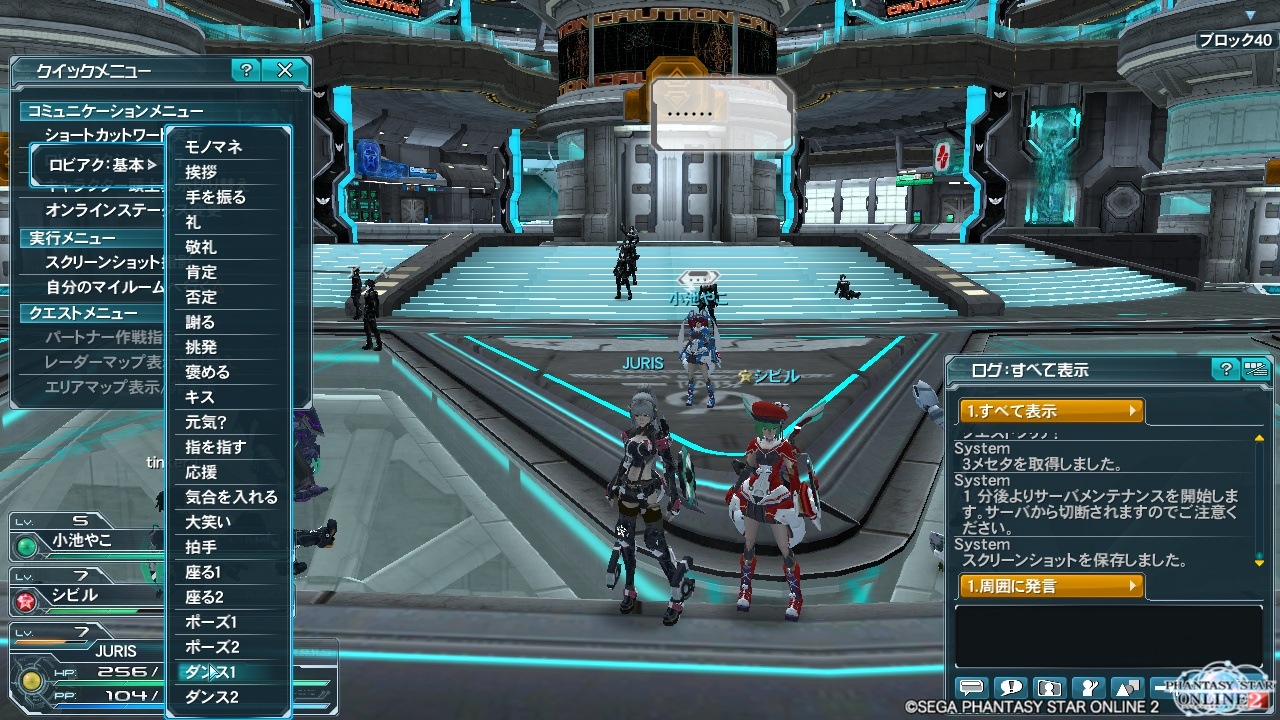Viewport: 1280px width, 720px height.
Task: Open help for the quick menu
Action: [246, 70]
